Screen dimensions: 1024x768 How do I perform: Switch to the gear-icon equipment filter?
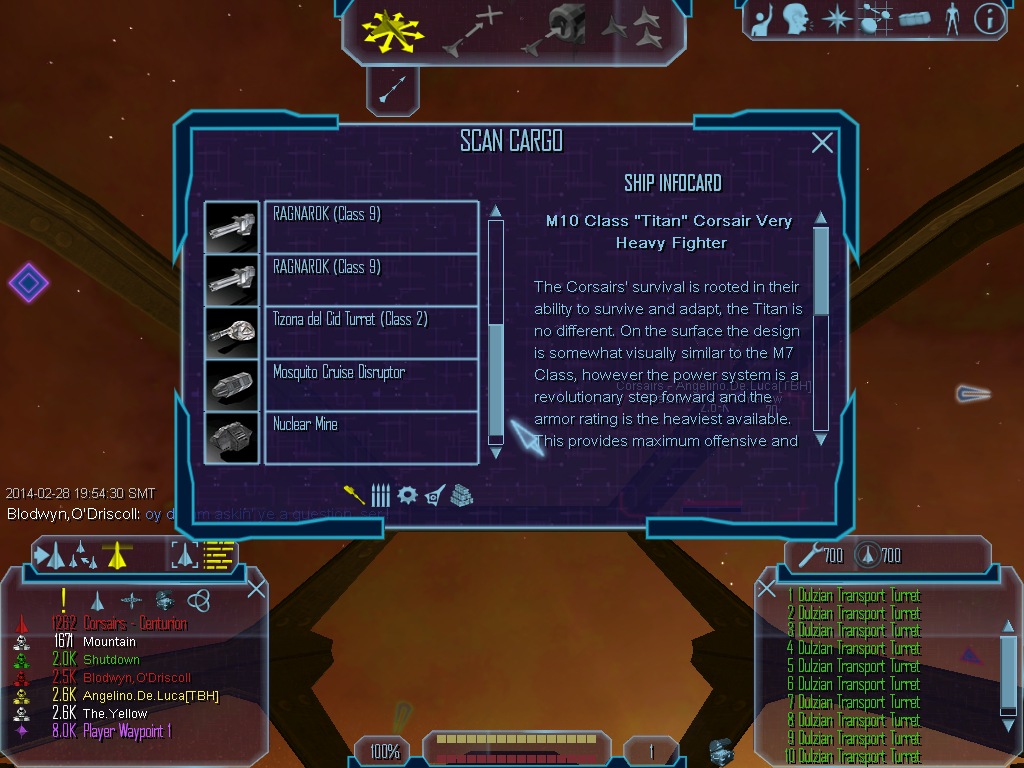click(407, 495)
